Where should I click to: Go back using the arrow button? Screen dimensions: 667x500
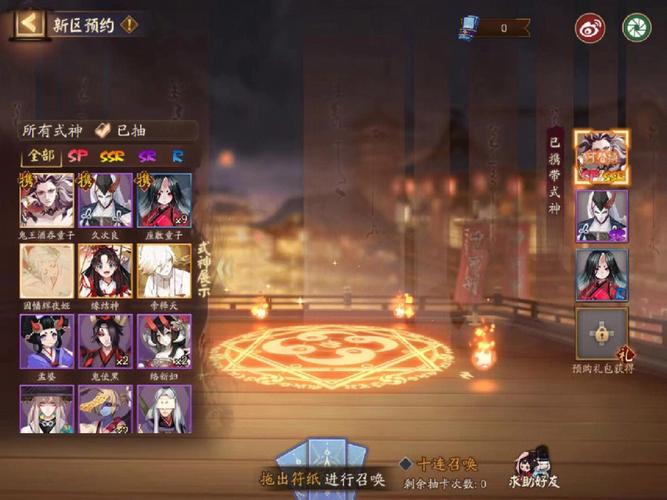29,22
